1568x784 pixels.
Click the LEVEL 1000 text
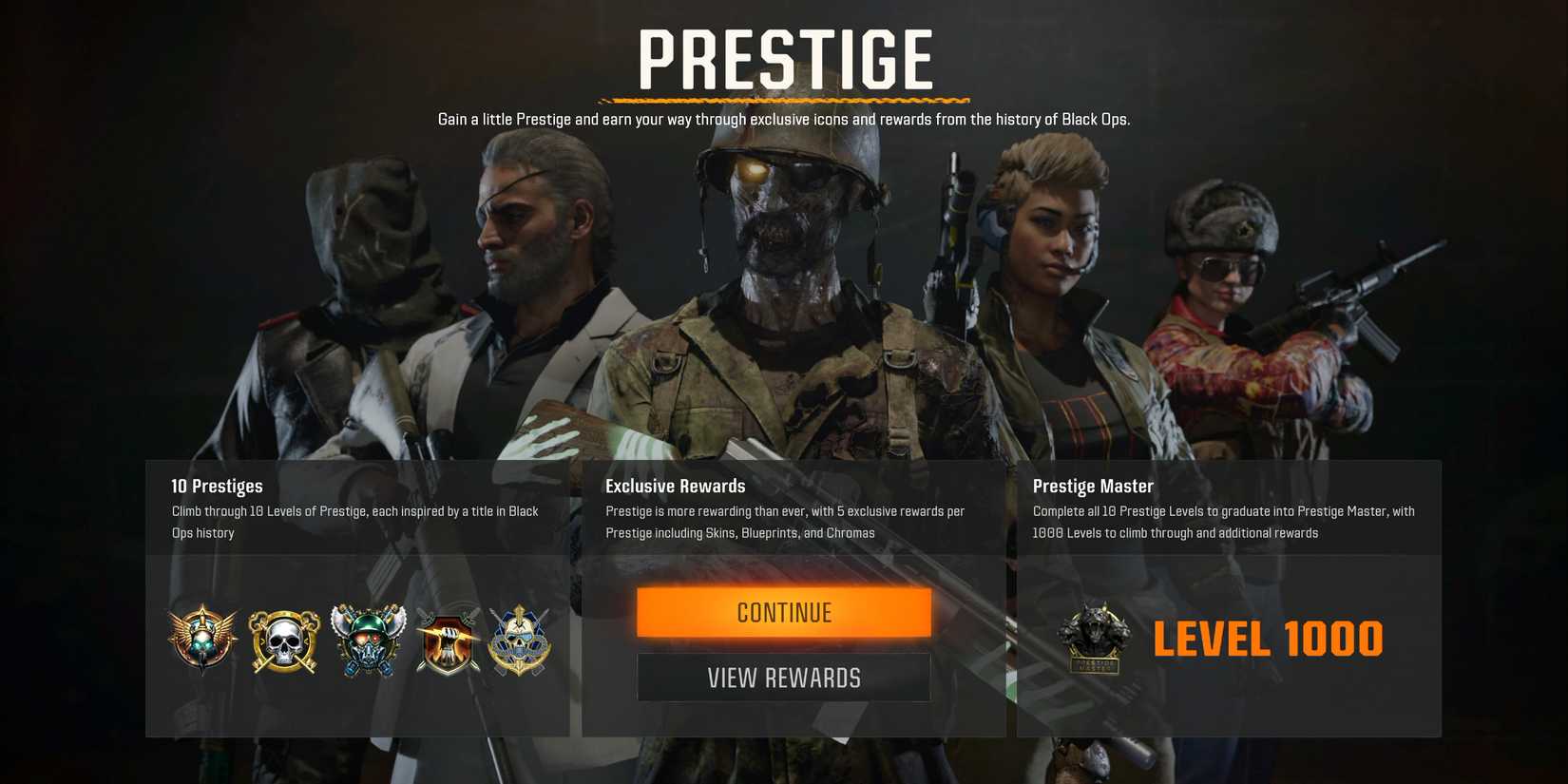(x=1268, y=638)
